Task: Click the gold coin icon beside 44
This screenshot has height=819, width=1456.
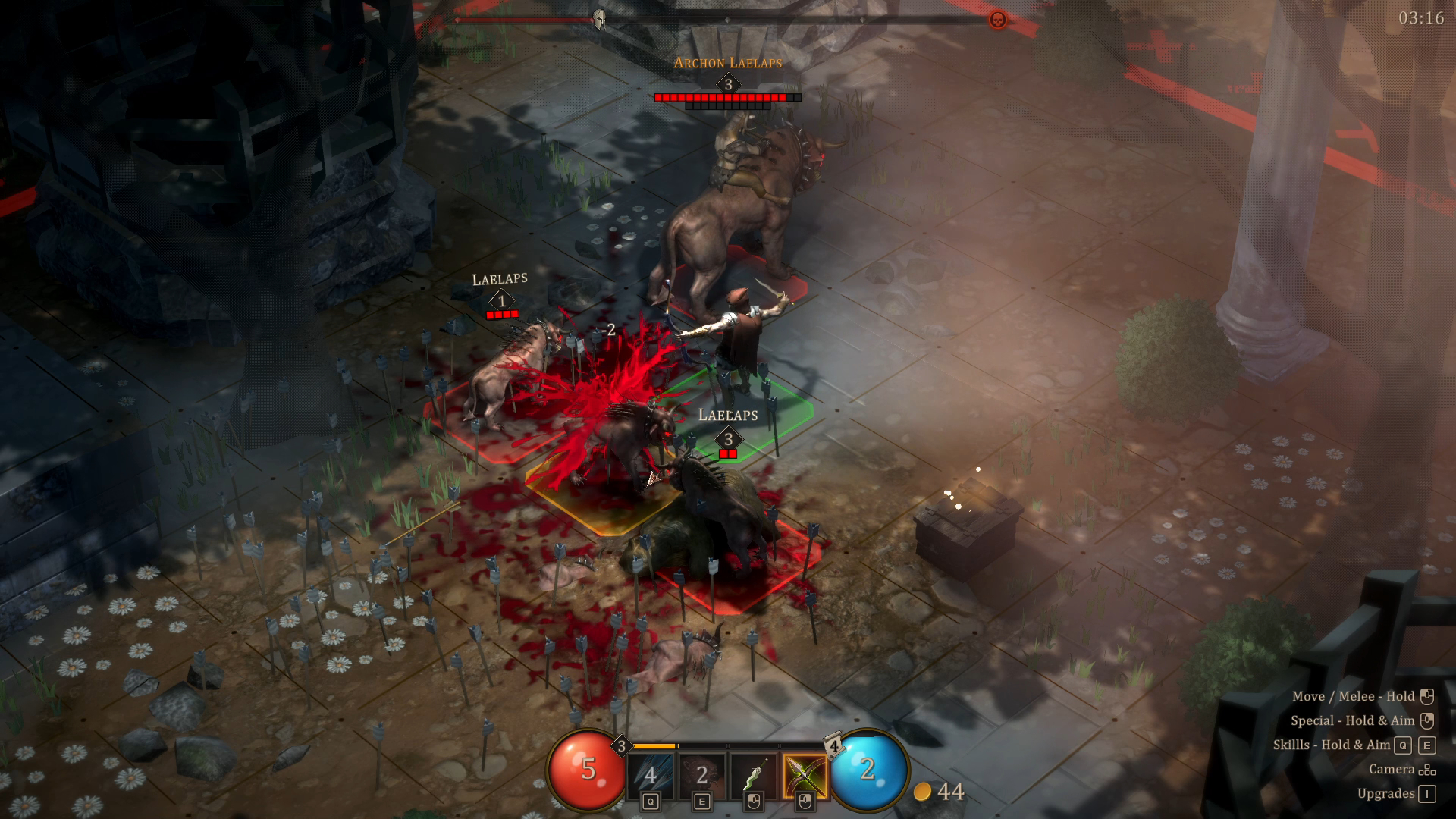Action: 923,790
